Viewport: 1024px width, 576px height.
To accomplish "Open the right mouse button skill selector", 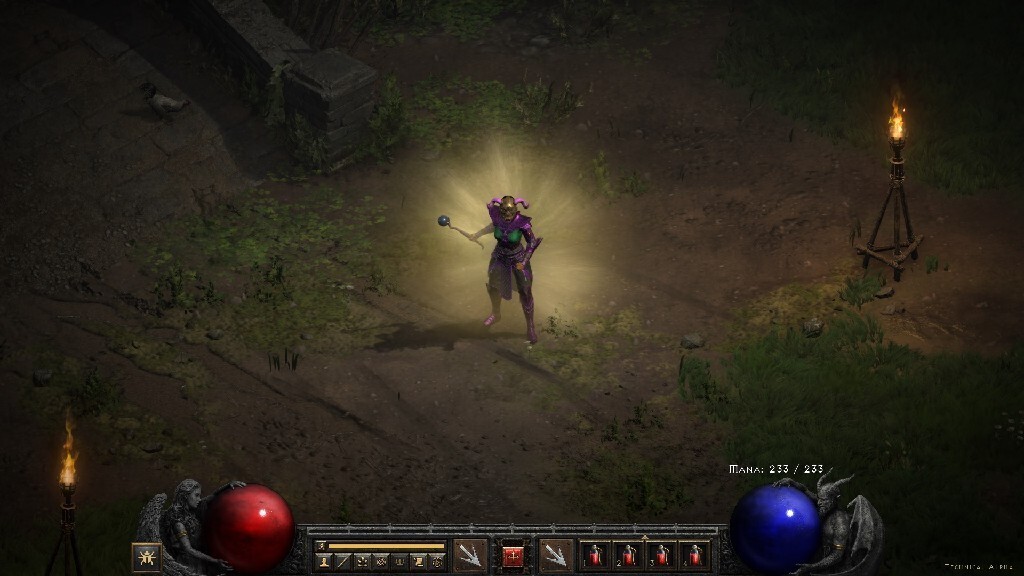I will [555, 555].
